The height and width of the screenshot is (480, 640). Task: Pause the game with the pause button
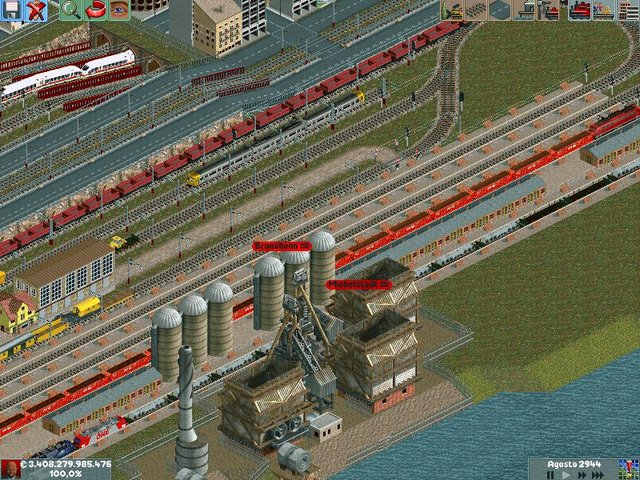[551, 475]
